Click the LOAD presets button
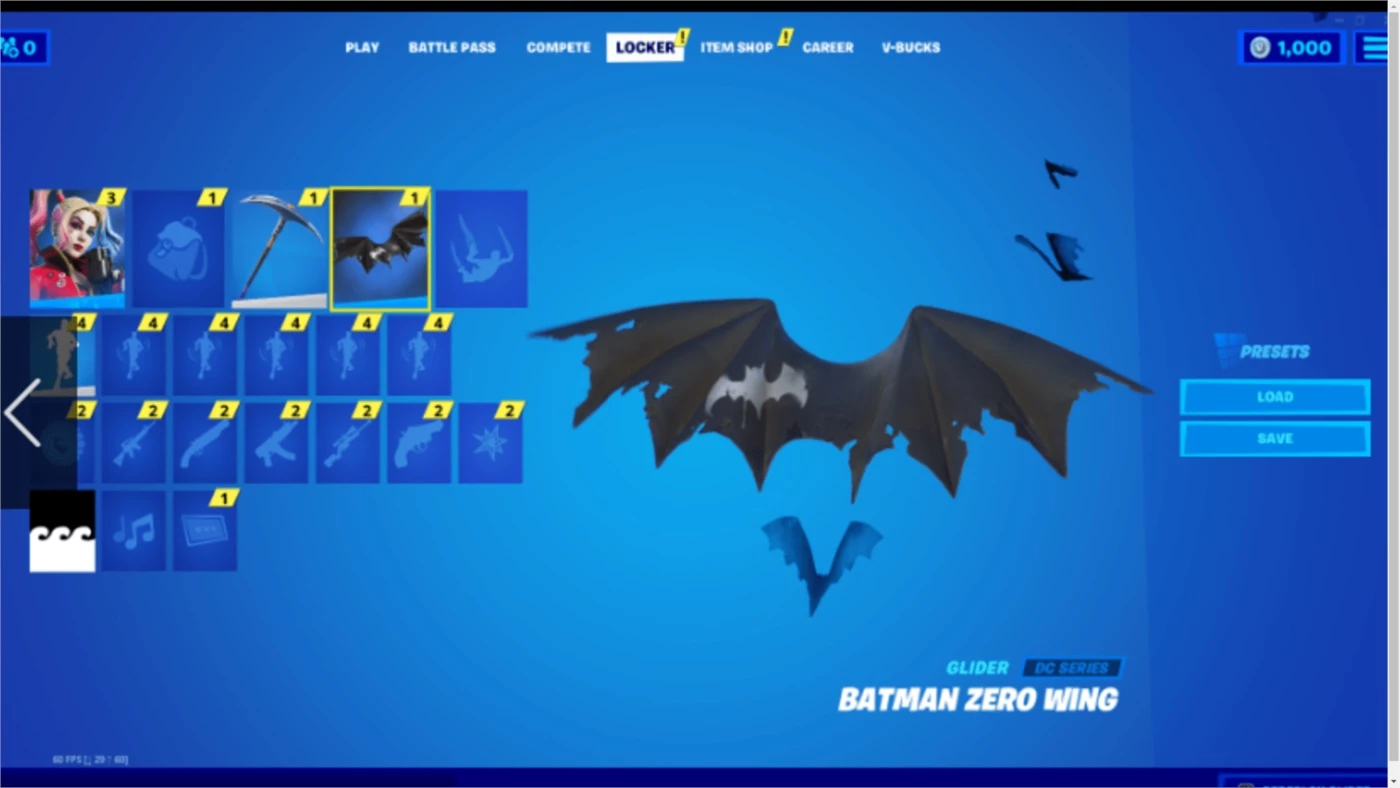Image resolution: width=1400 pixels, height=788 pixels. tap(1275, 396)
